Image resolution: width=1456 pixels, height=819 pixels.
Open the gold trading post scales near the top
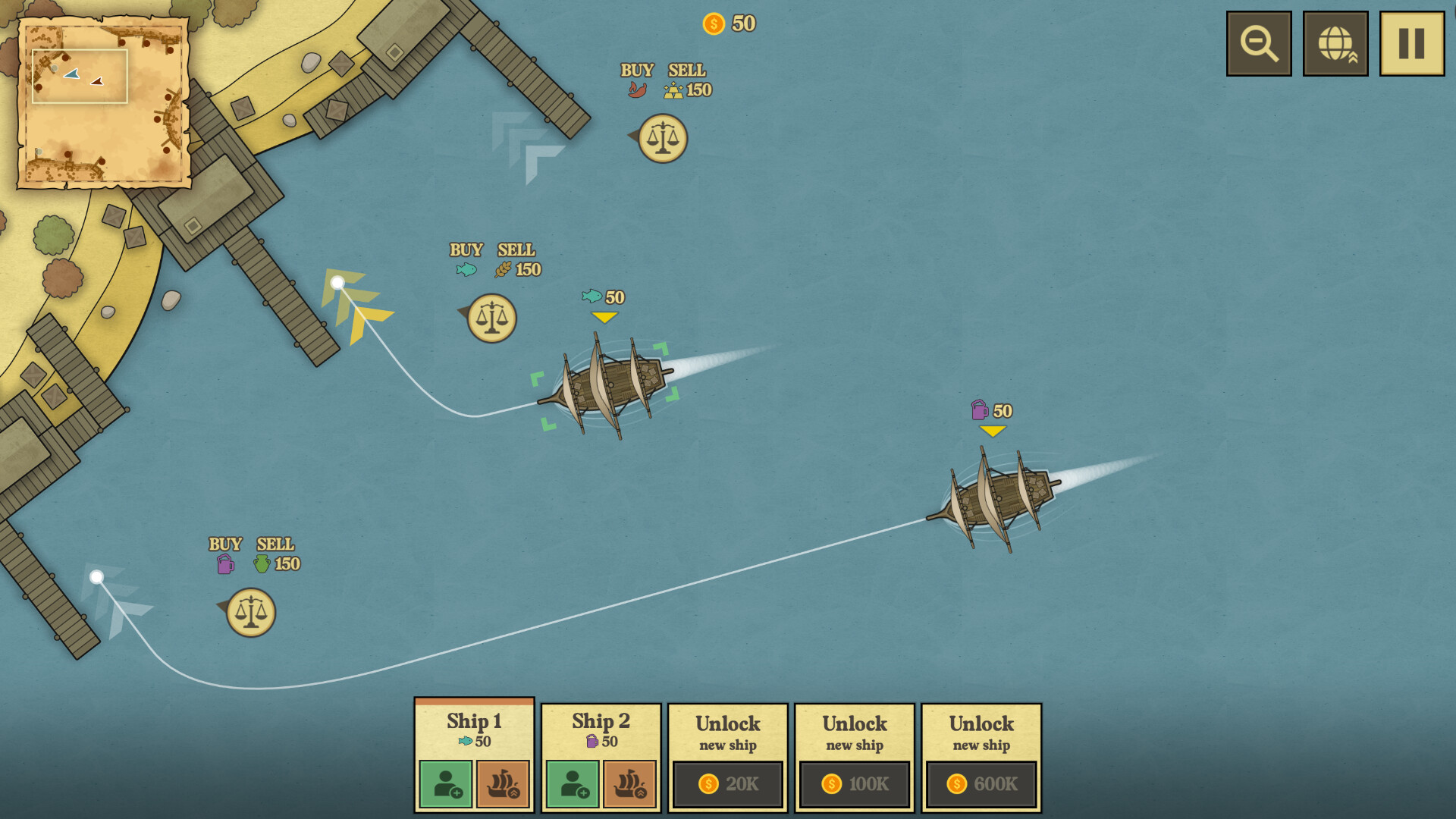pos(661,137)
